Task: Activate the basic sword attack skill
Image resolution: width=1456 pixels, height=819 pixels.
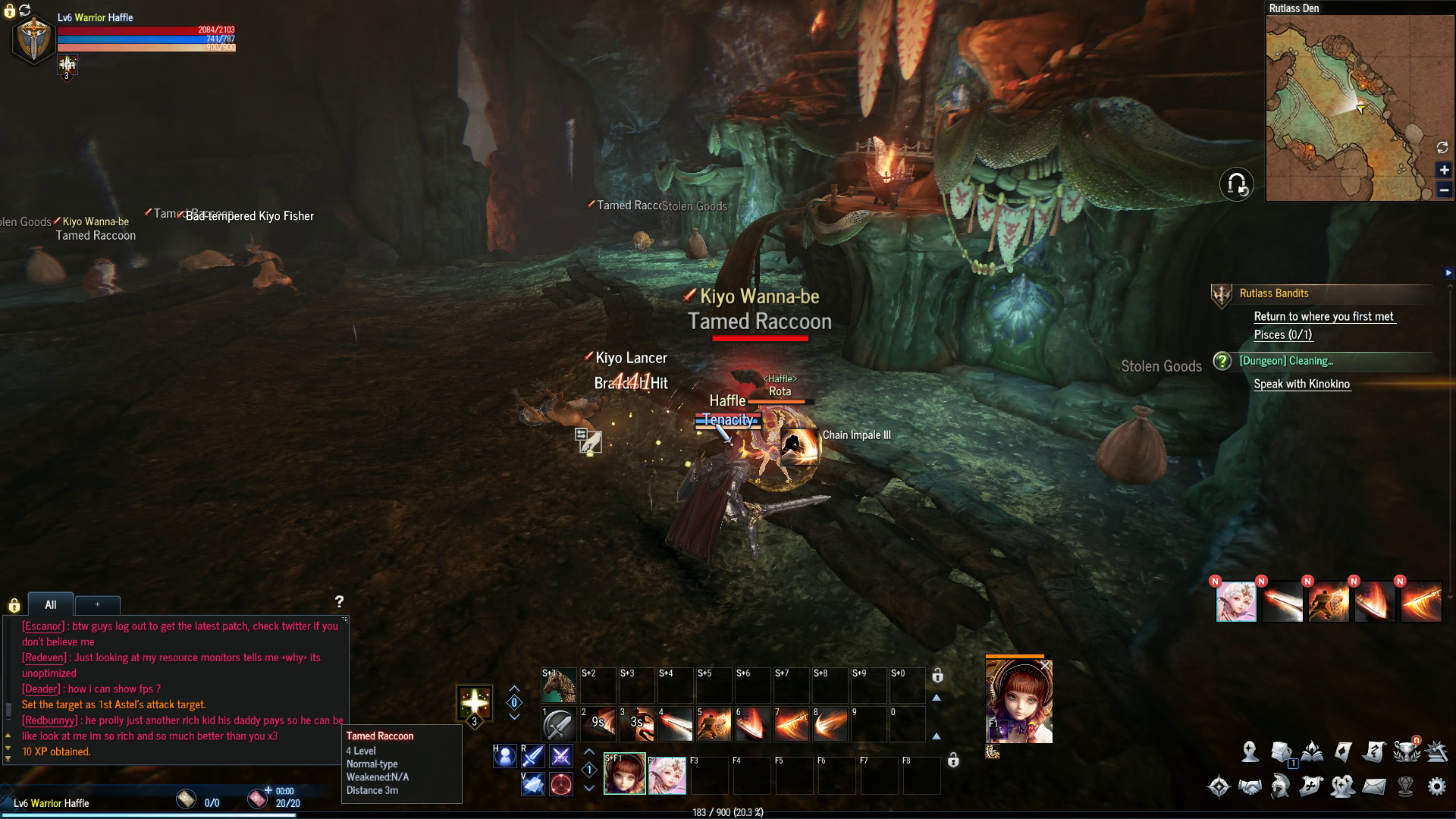Action: tap(559, 724)
